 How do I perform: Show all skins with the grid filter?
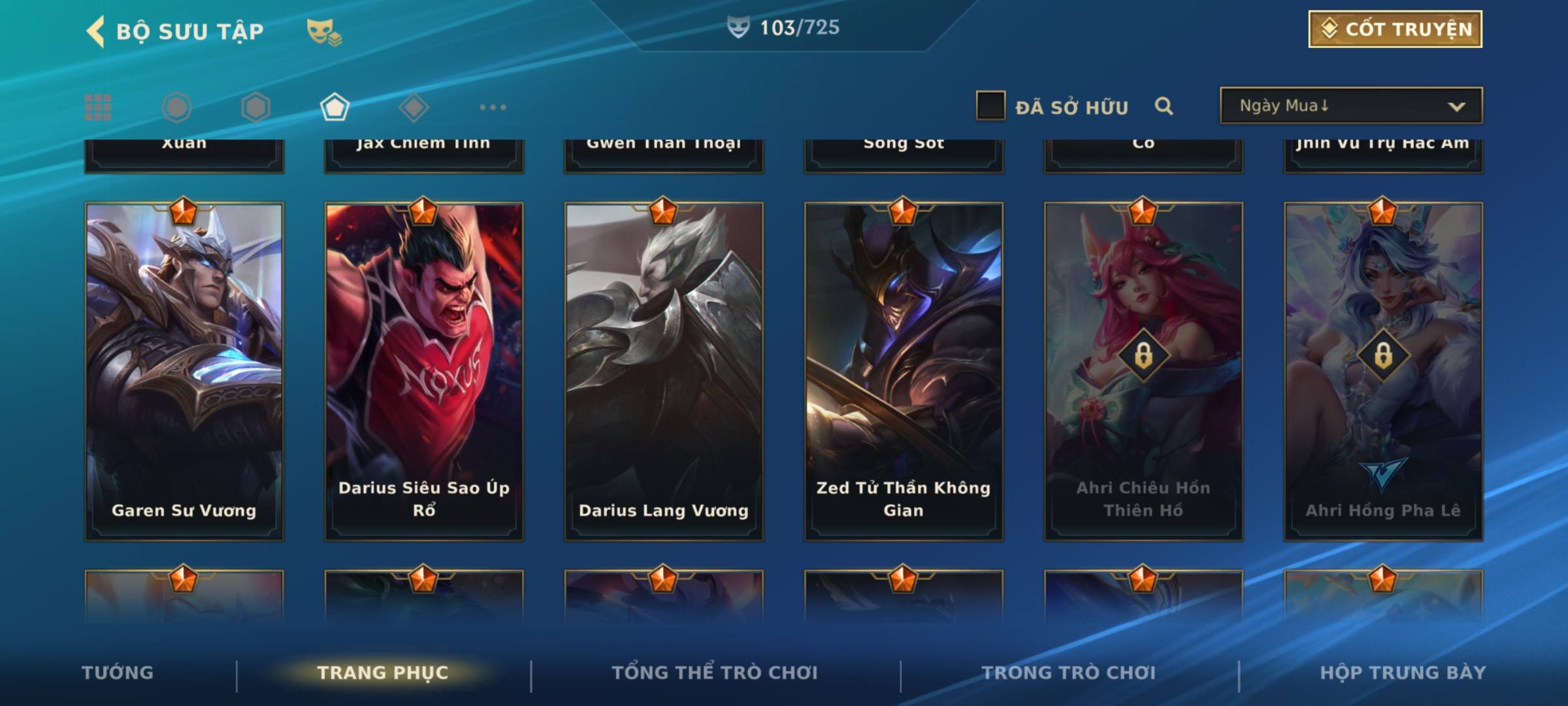click(98, 107)
